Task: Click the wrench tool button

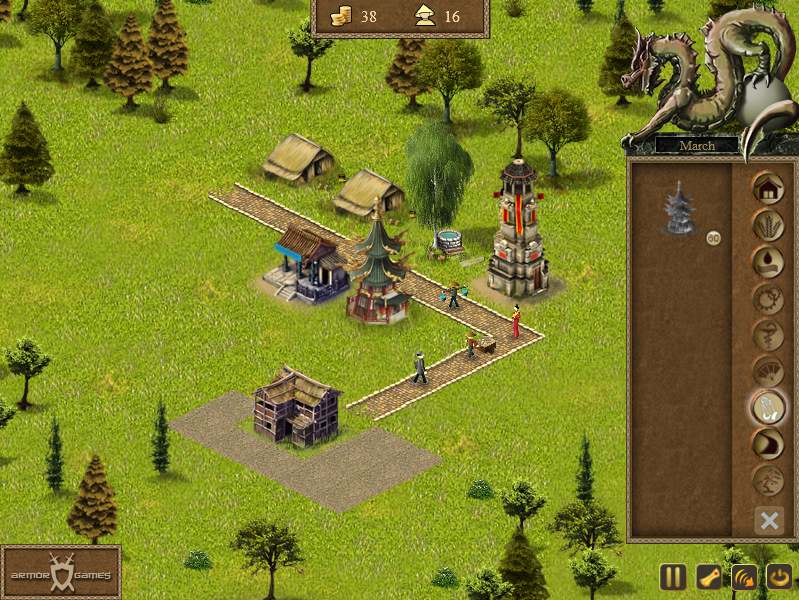Action: tap(708, 577)
